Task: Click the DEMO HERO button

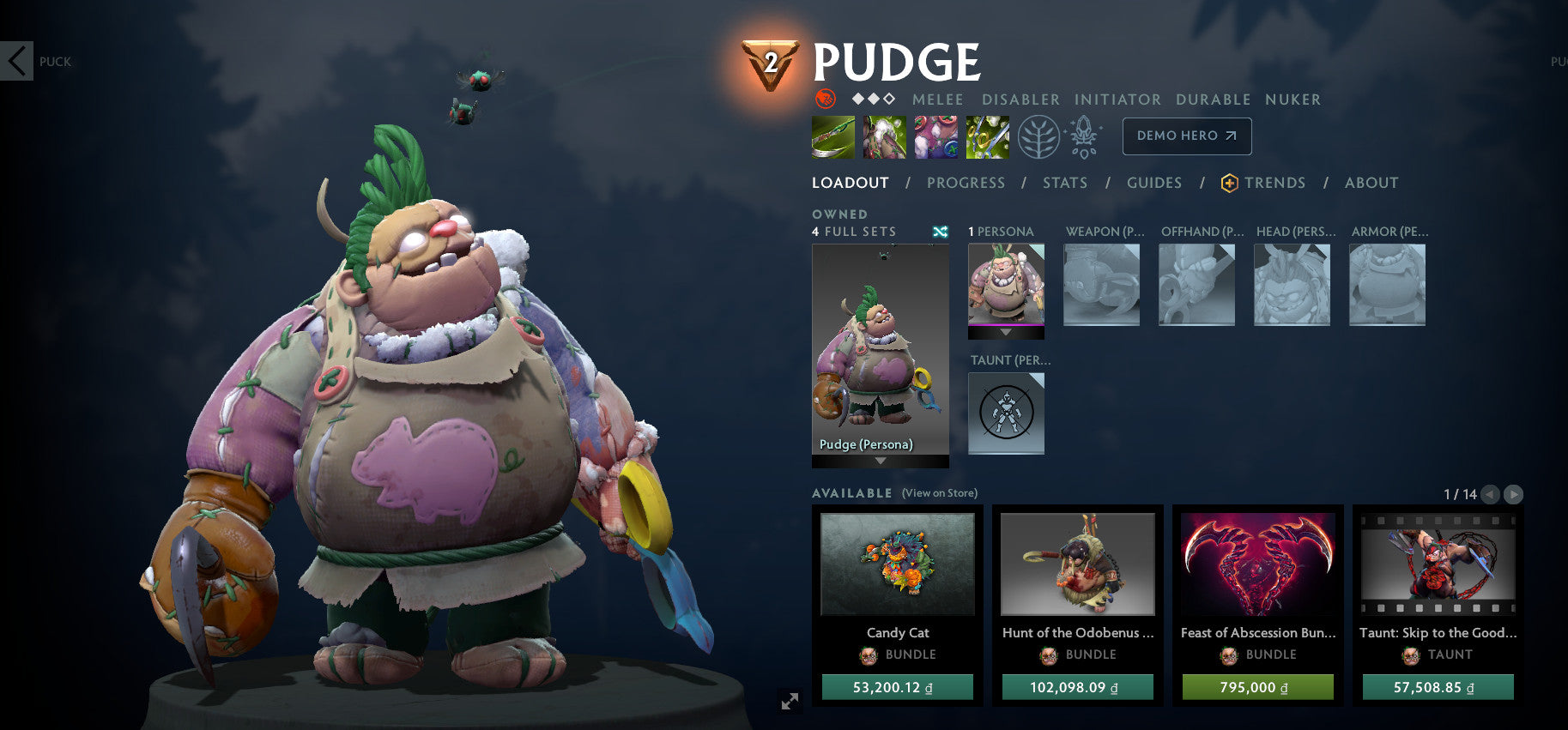Action: [1186, 136]
